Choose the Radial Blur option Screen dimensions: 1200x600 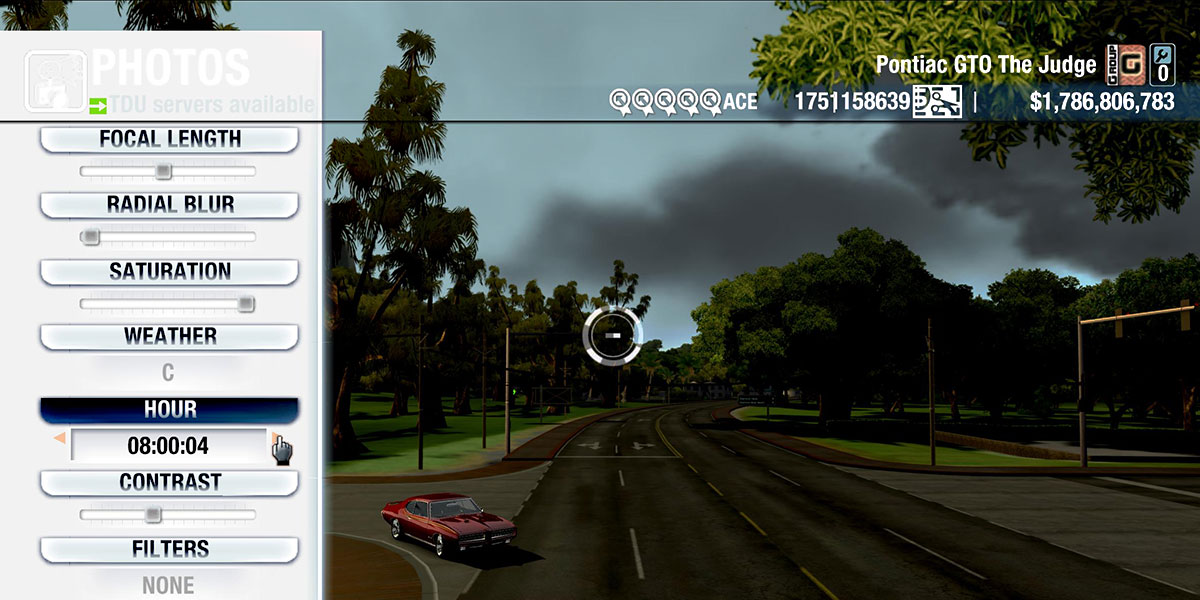click(169, 205)
